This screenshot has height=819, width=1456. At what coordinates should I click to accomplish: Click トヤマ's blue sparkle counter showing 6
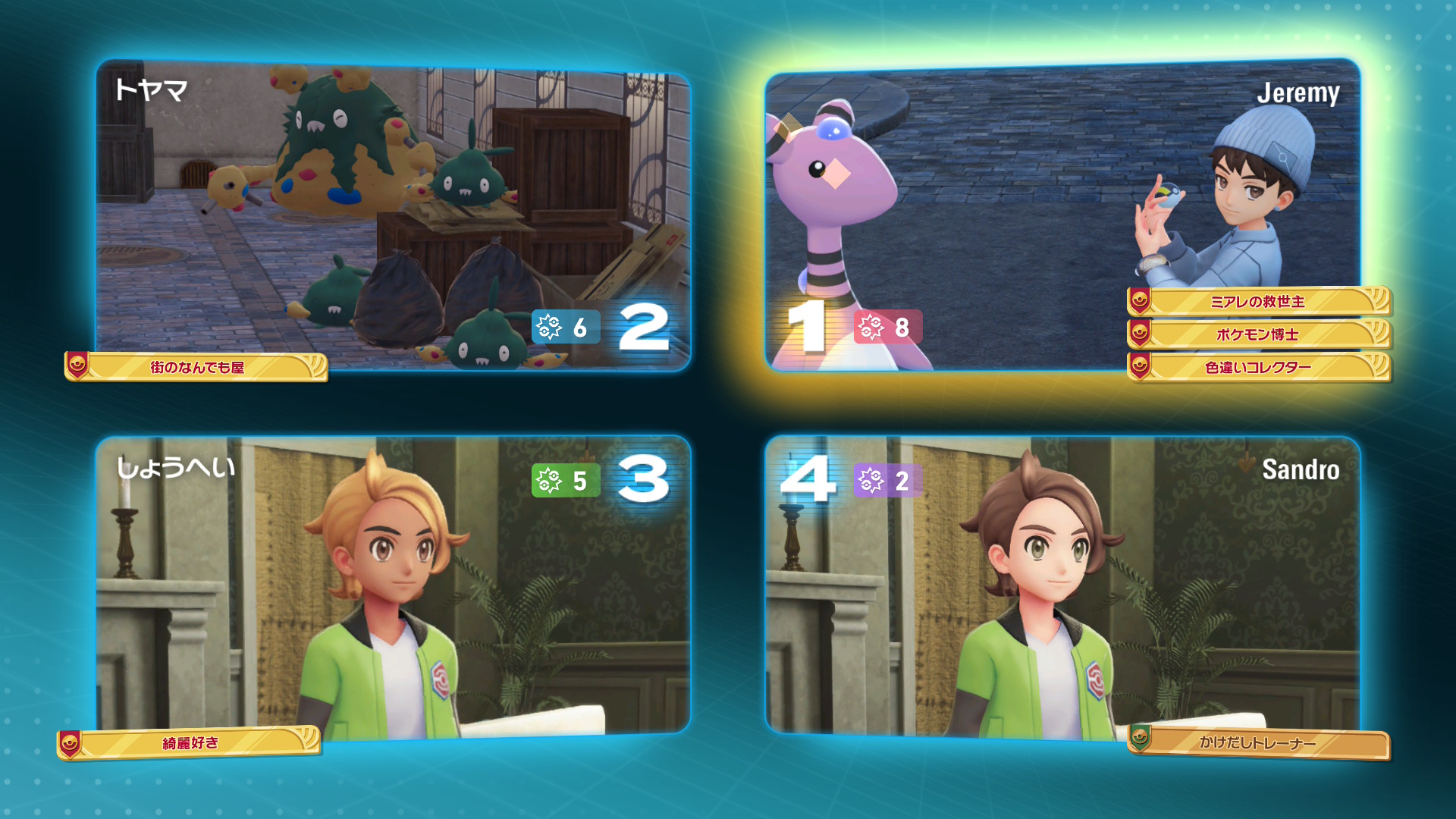click(565, 328)
